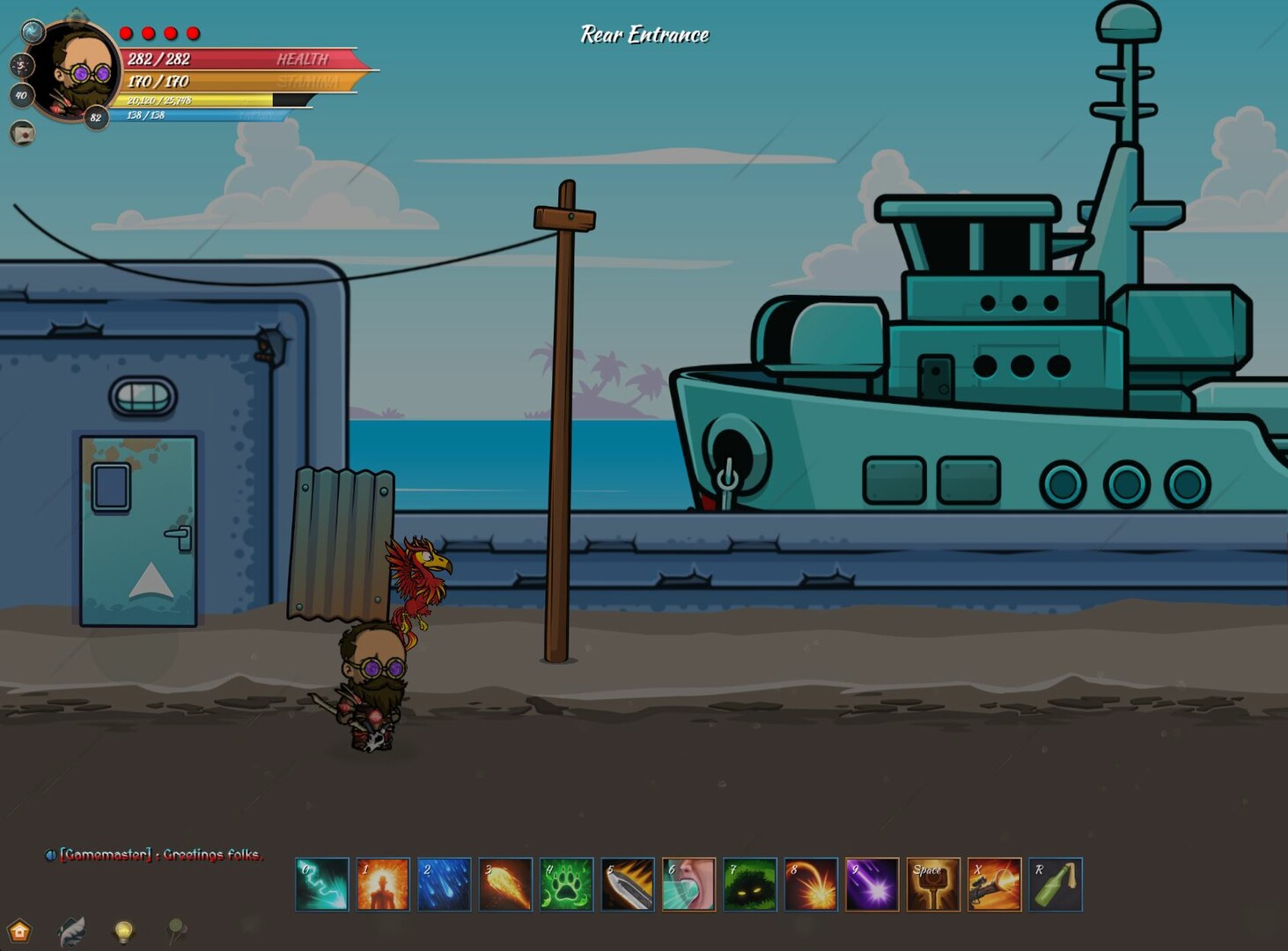Viewport: 1288px width, 951px height.
Task: Activate the screaming breath skill in slot 6
Action: coord(688,885)
